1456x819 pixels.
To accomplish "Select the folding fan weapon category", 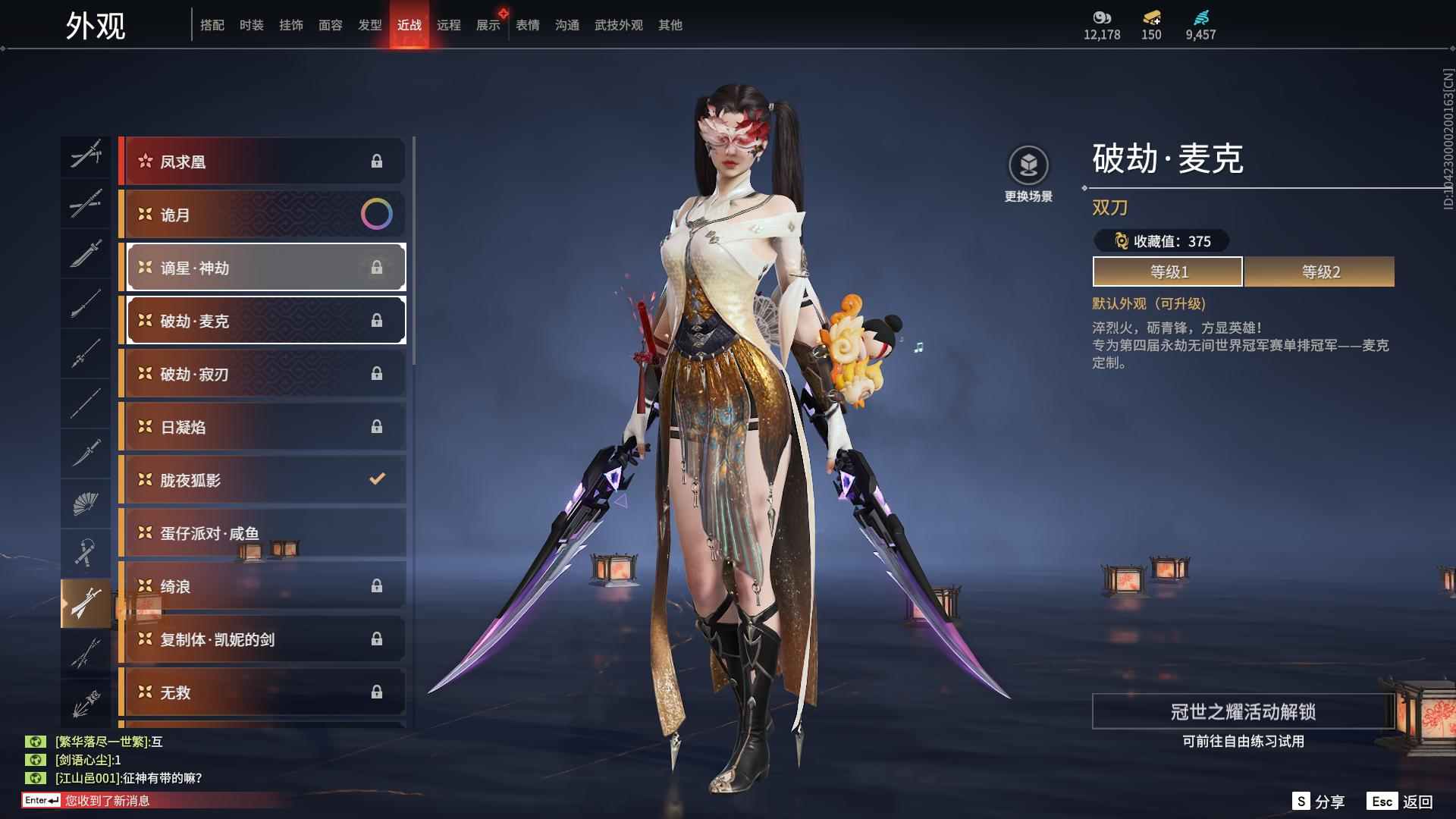I will tap(86, 504).
